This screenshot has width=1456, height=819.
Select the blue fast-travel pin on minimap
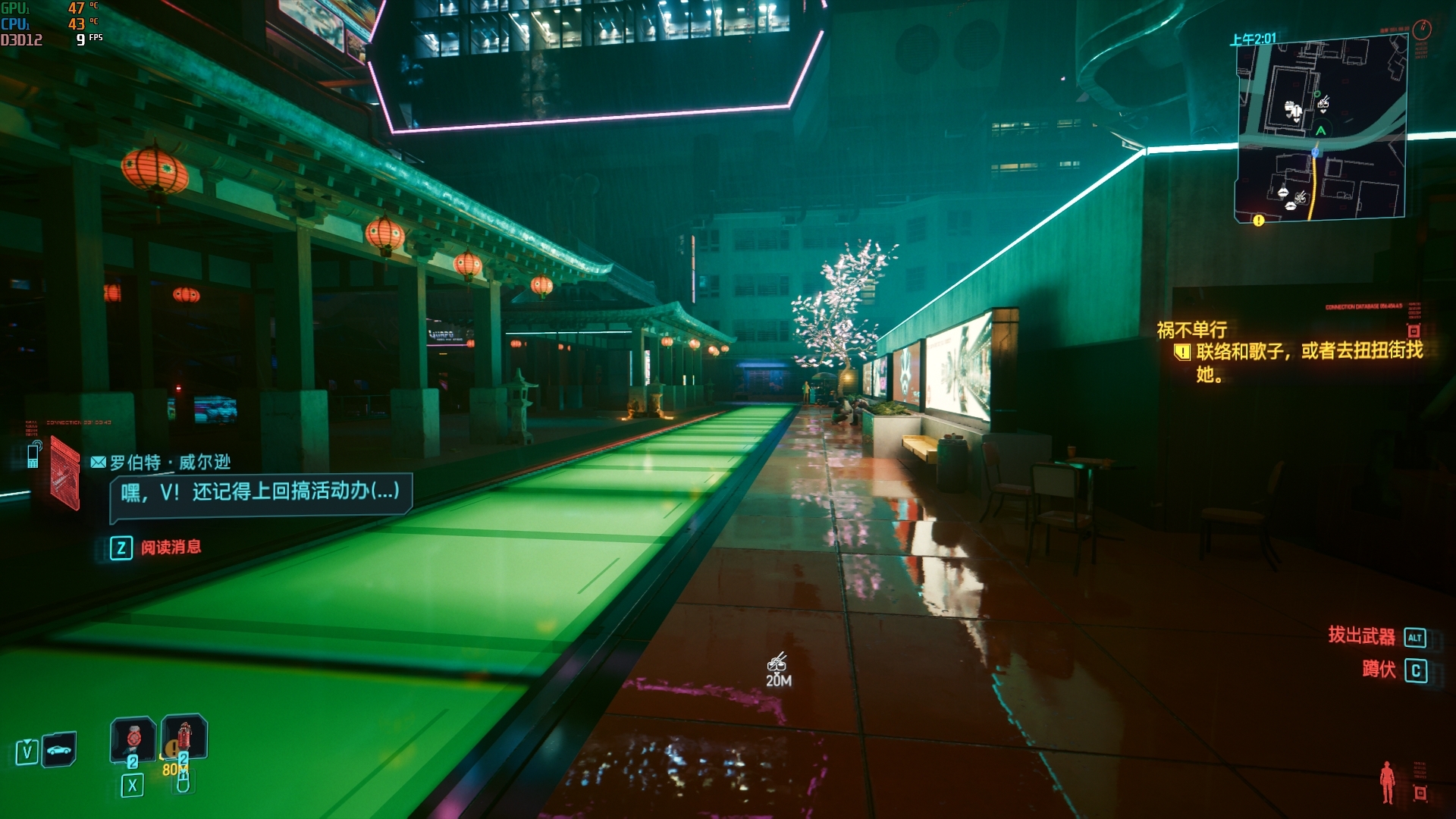1316,152
